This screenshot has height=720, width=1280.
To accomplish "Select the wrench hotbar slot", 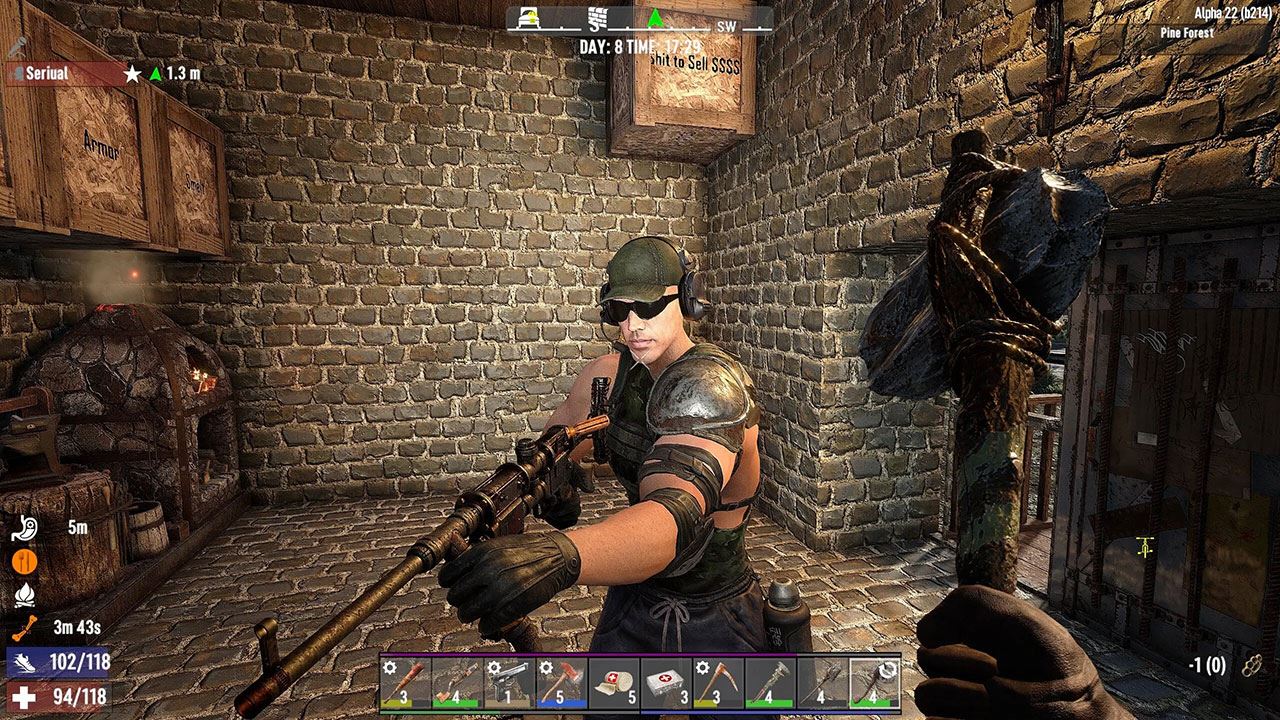I will point(770,682).
